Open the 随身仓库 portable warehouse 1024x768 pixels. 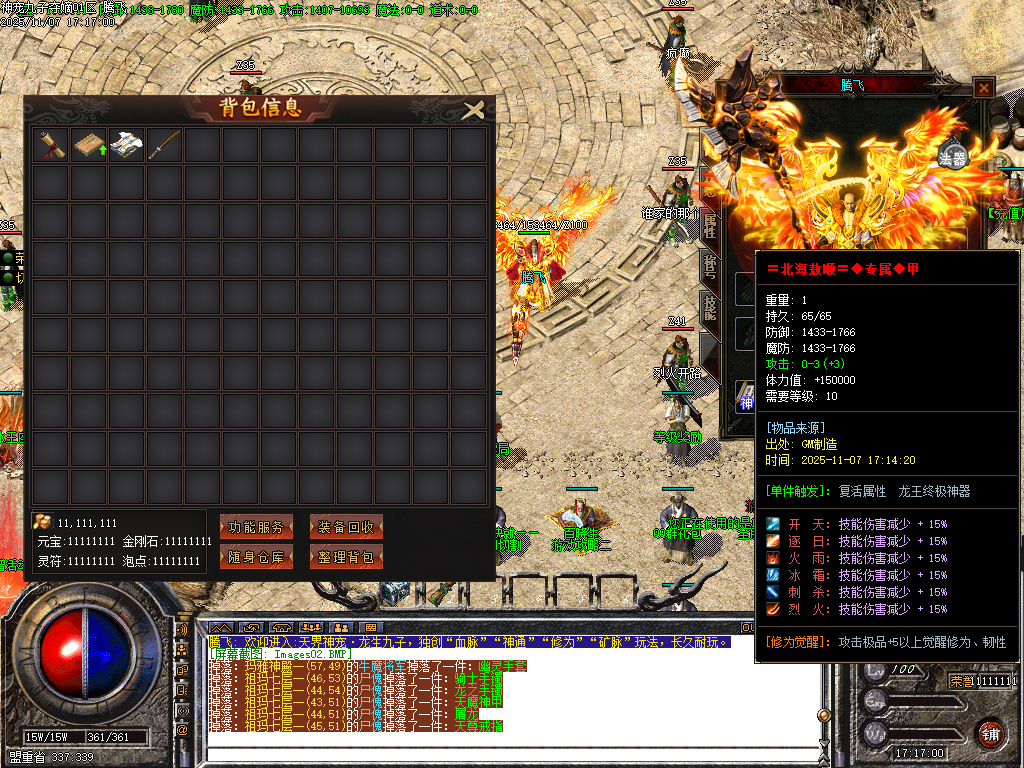(x=256, y=557)
